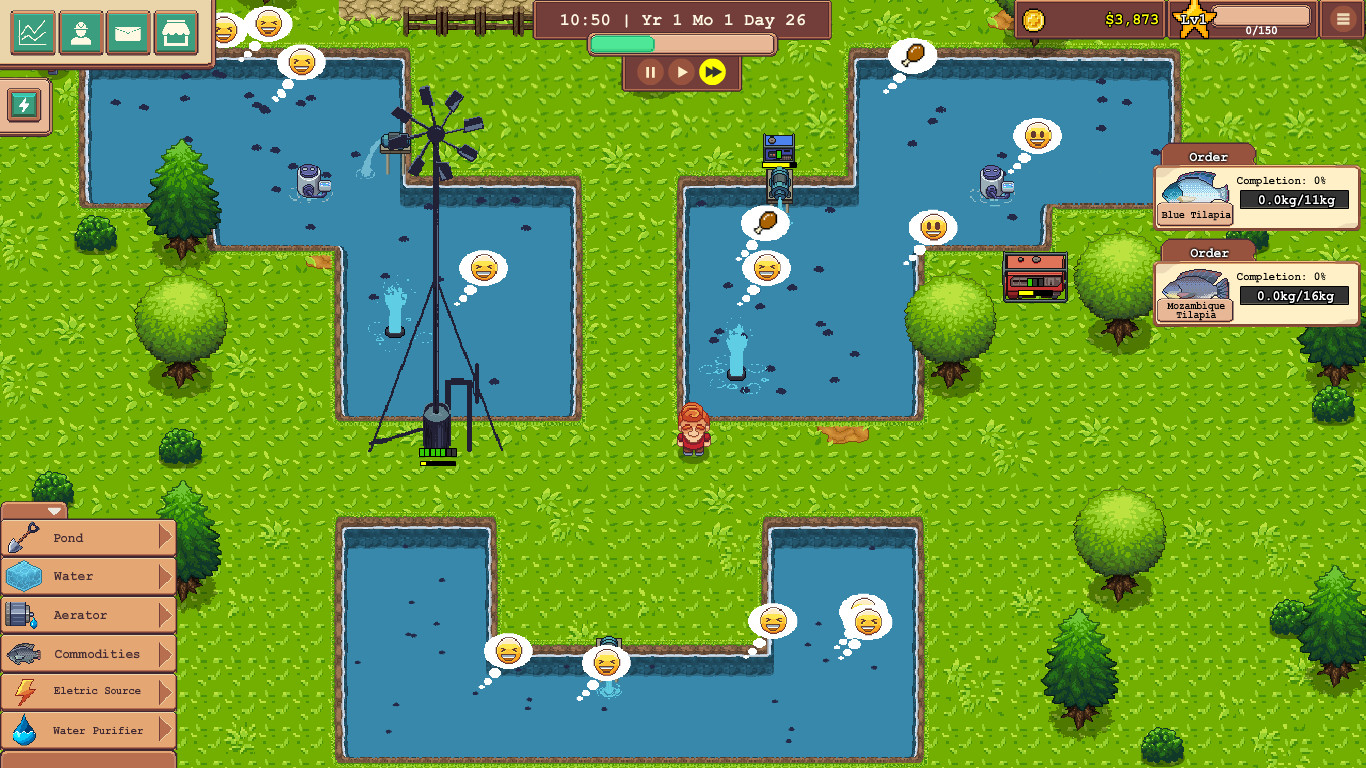
Task: Select the red-haired farmer character
Action: (692, 430)
